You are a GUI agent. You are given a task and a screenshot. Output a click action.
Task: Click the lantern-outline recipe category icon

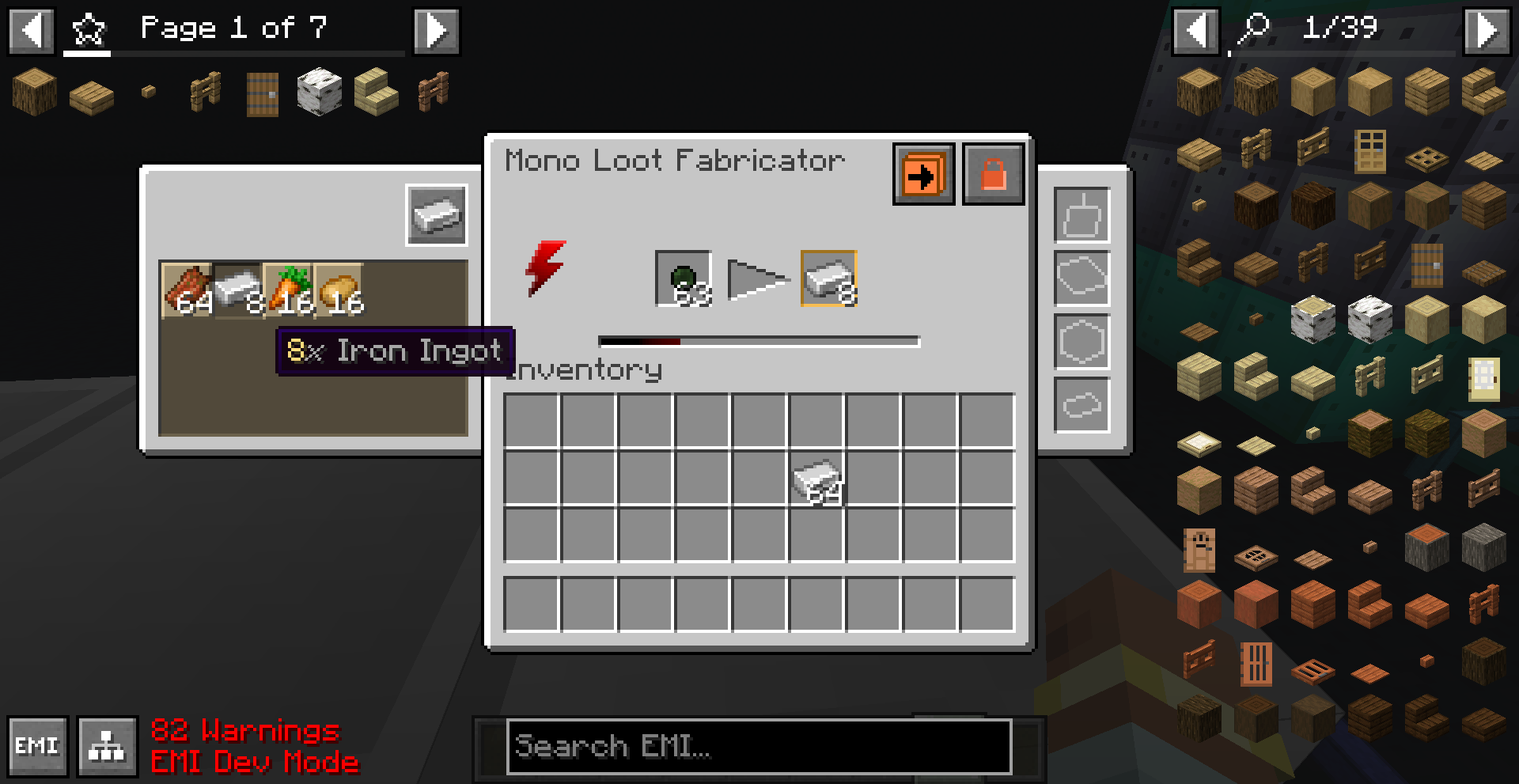1082,215
